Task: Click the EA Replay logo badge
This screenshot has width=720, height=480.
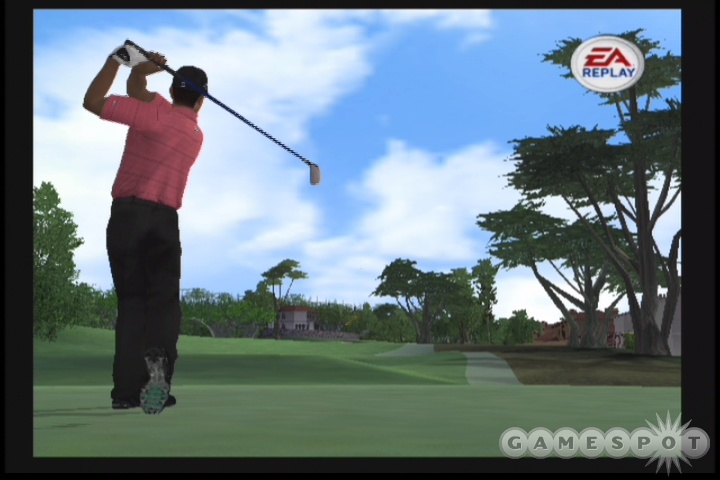Action: tap(607, 64)
